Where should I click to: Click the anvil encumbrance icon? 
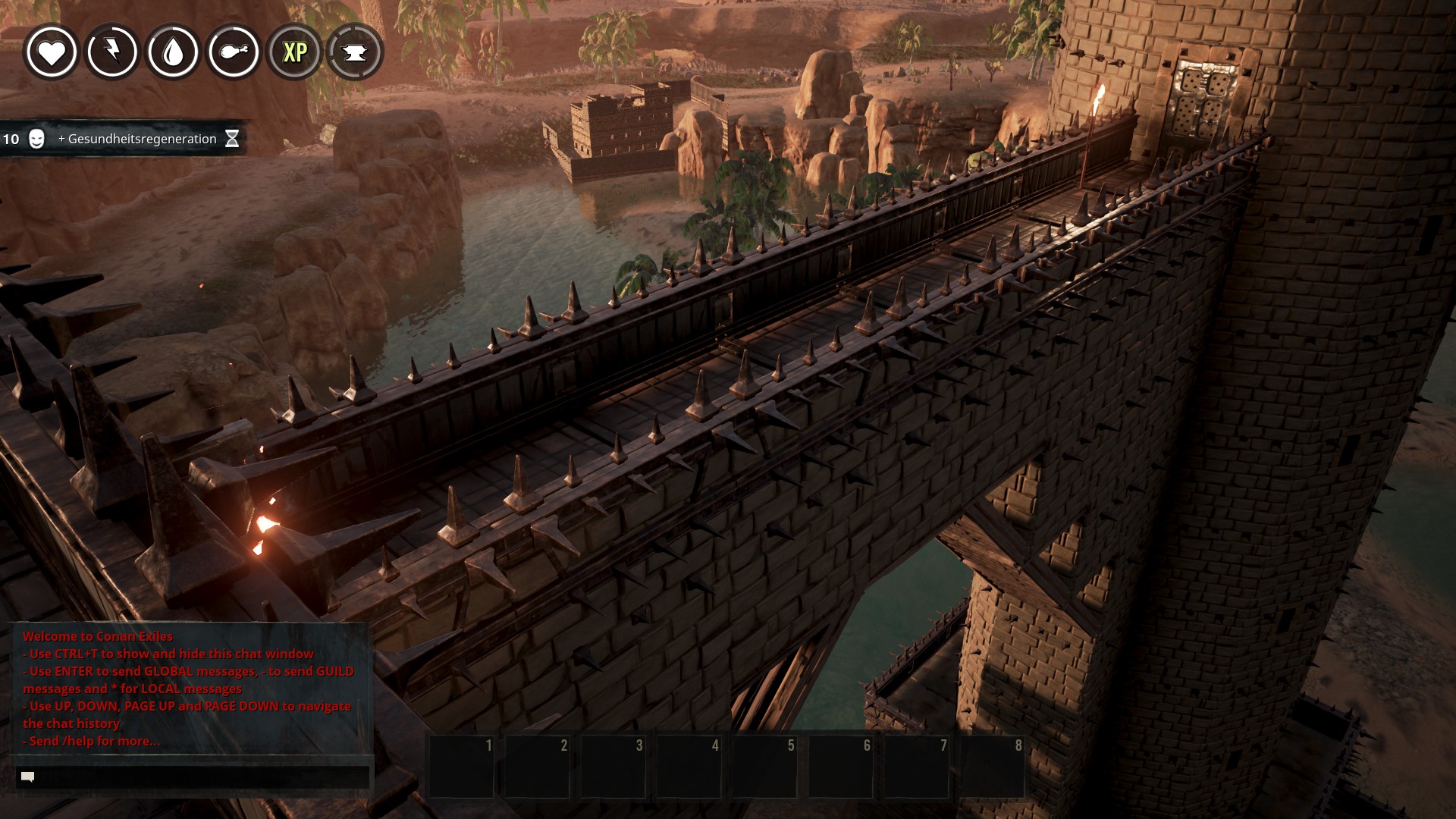[355, 52]
